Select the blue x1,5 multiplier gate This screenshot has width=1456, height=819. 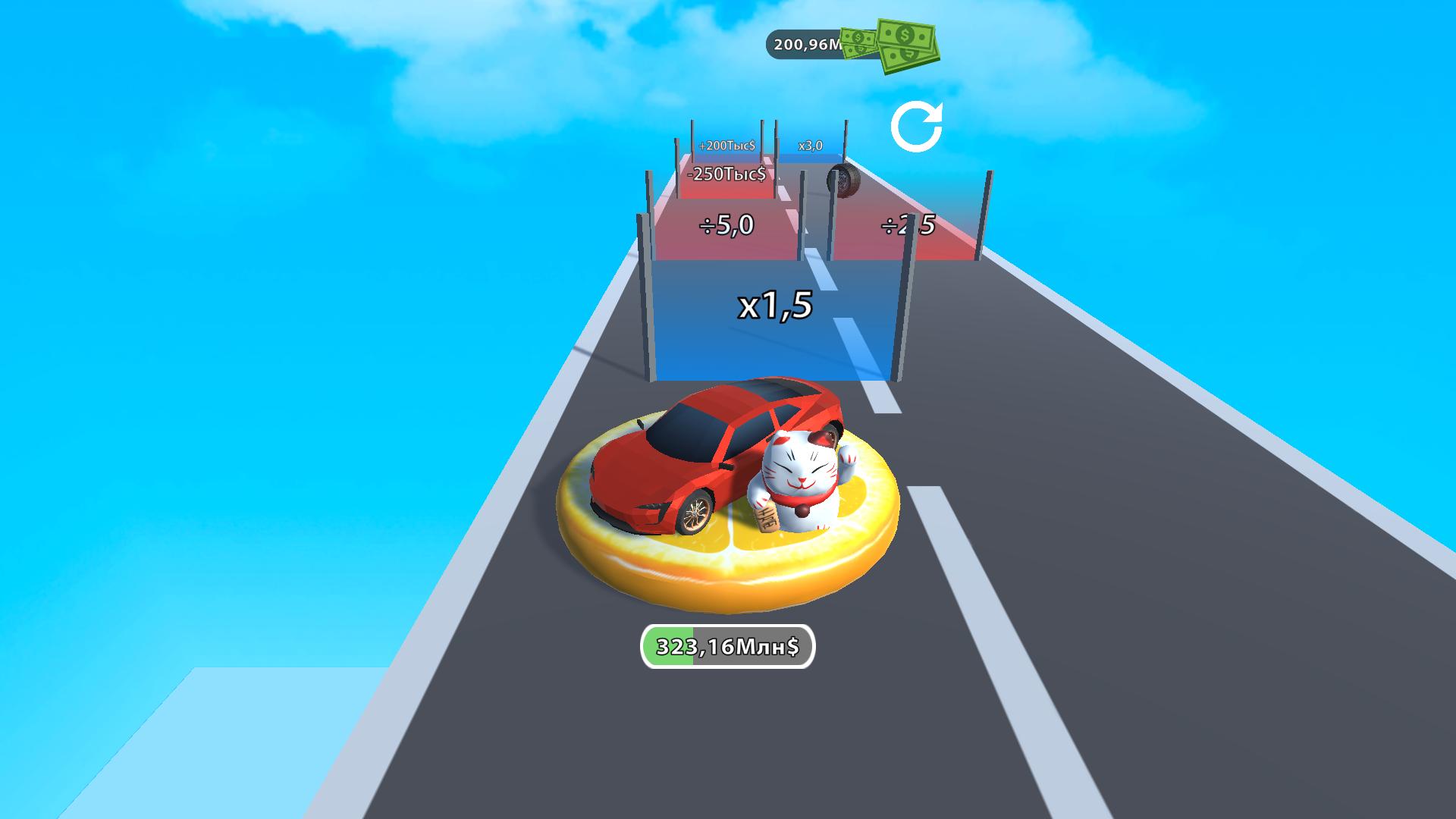pyautogui.click(x=773, y=307)
